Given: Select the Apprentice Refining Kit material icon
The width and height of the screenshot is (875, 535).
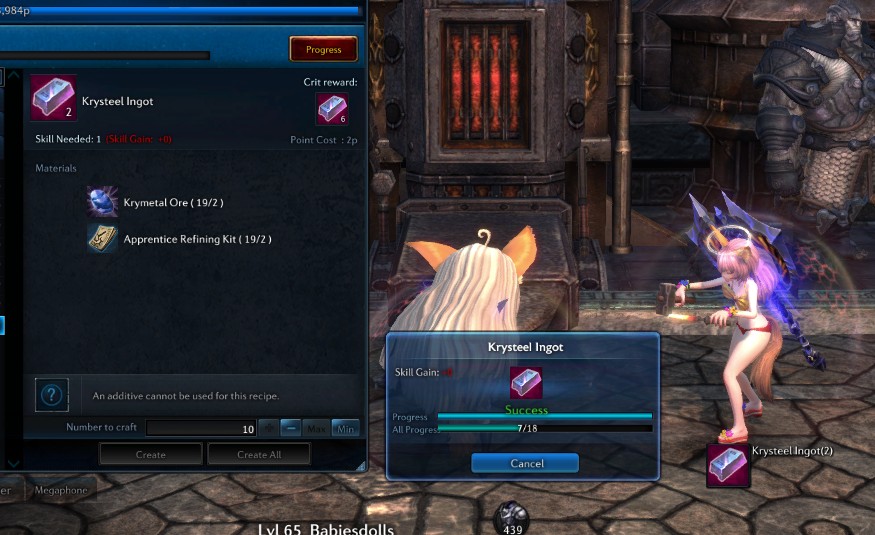Looking at the screenshot, I should 102,238.
